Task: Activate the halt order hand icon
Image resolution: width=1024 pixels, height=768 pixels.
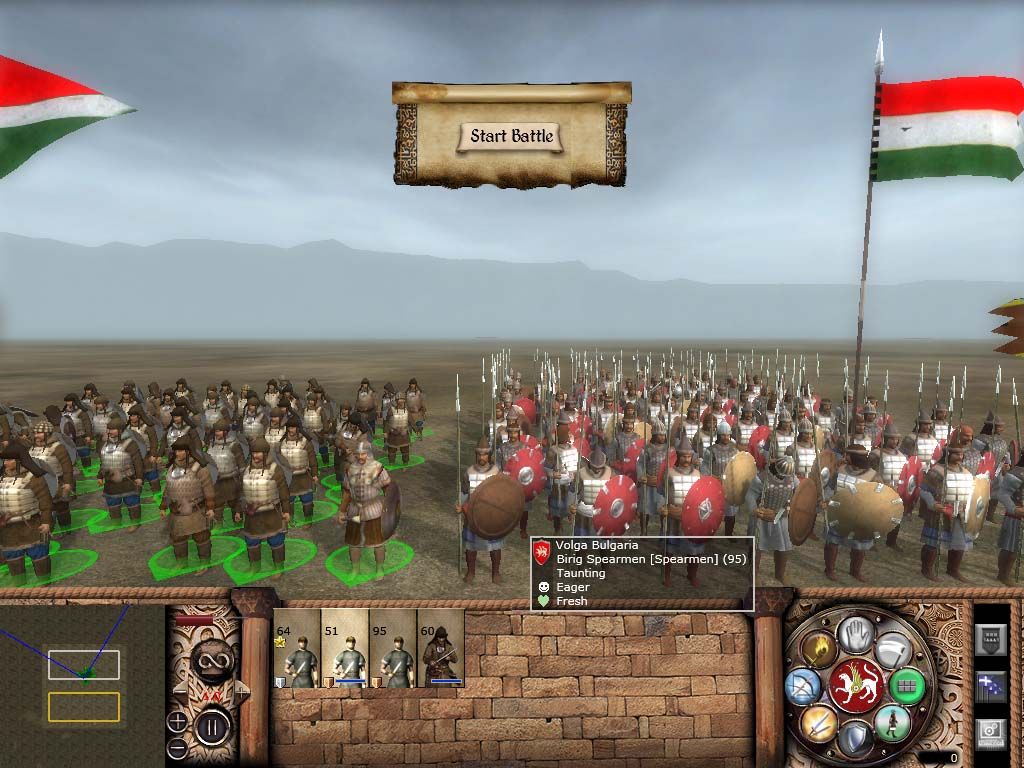Action: [856, 634]
